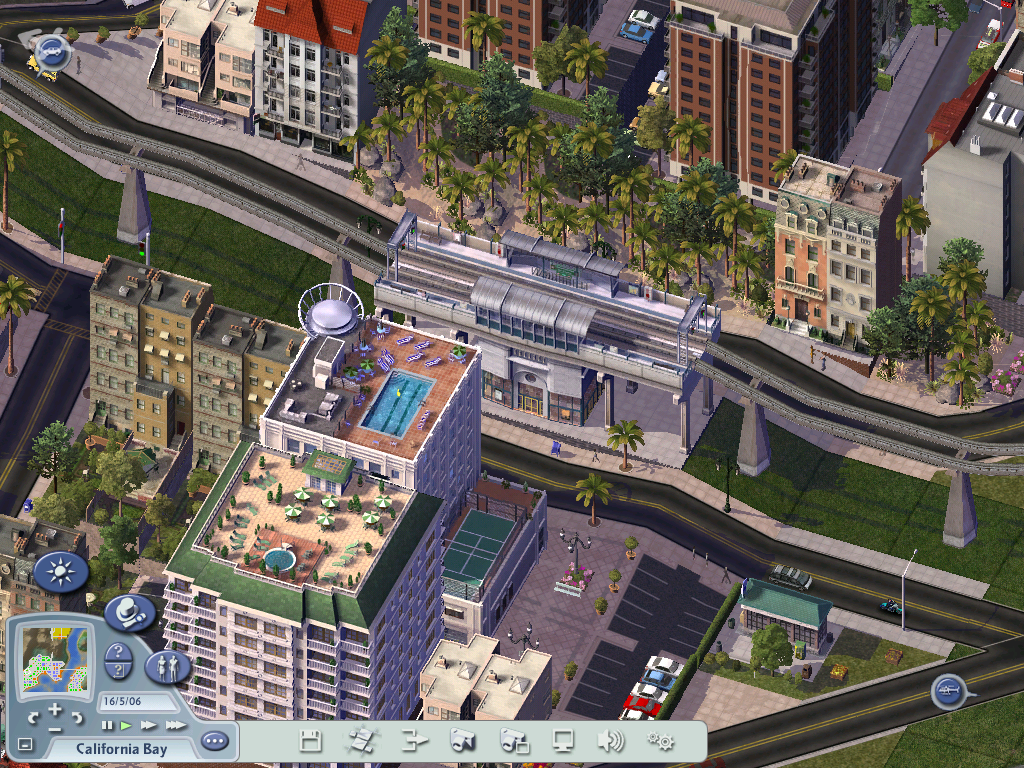Pause the simulation
The width and height of the screenshot is (1024, 768).
pyautogui.click(x=107, y=725)
